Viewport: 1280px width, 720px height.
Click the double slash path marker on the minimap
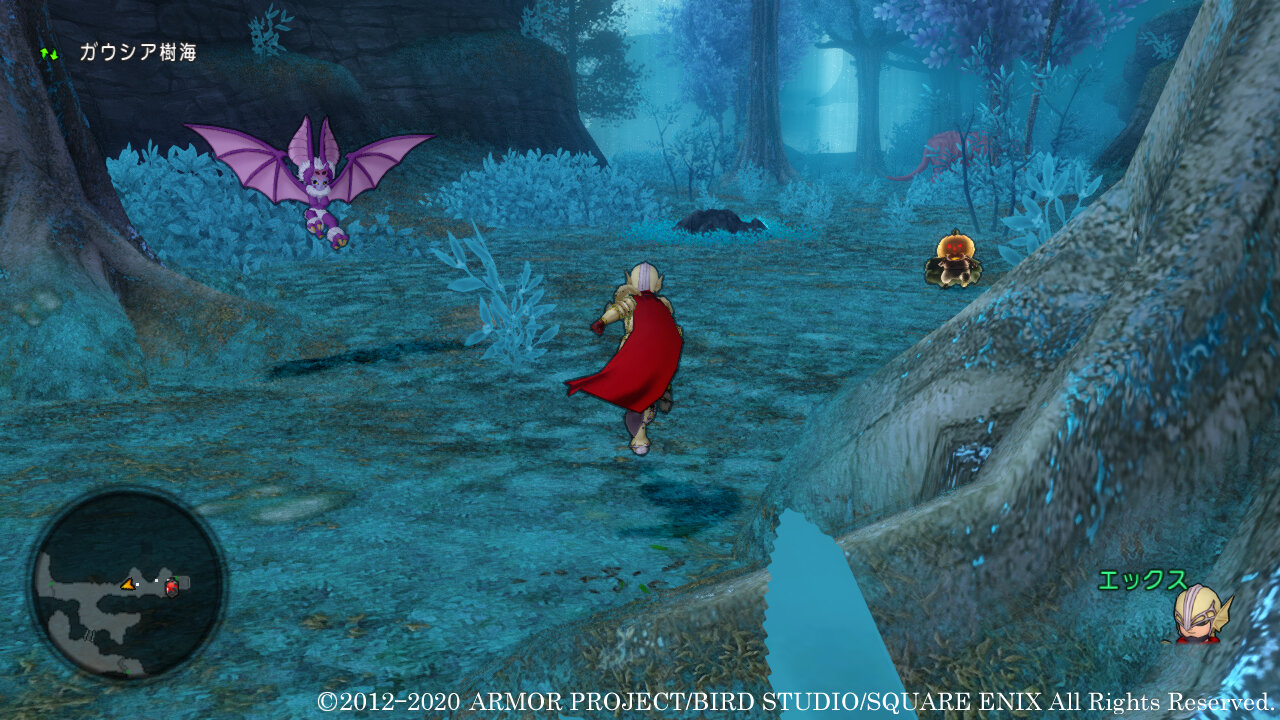click(x=89, y=634)
